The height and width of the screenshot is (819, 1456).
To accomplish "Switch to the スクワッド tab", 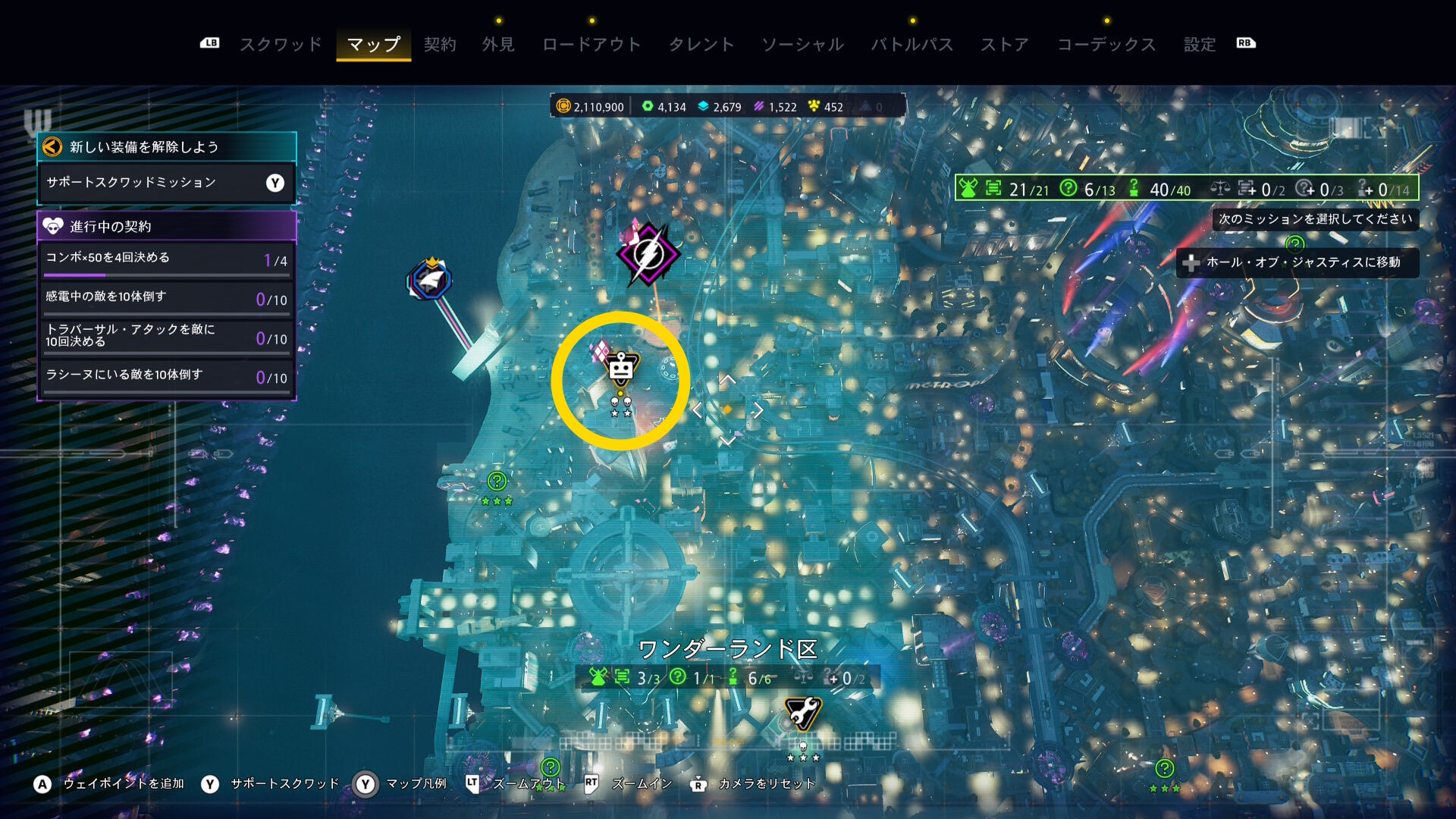I will [281, 45].
